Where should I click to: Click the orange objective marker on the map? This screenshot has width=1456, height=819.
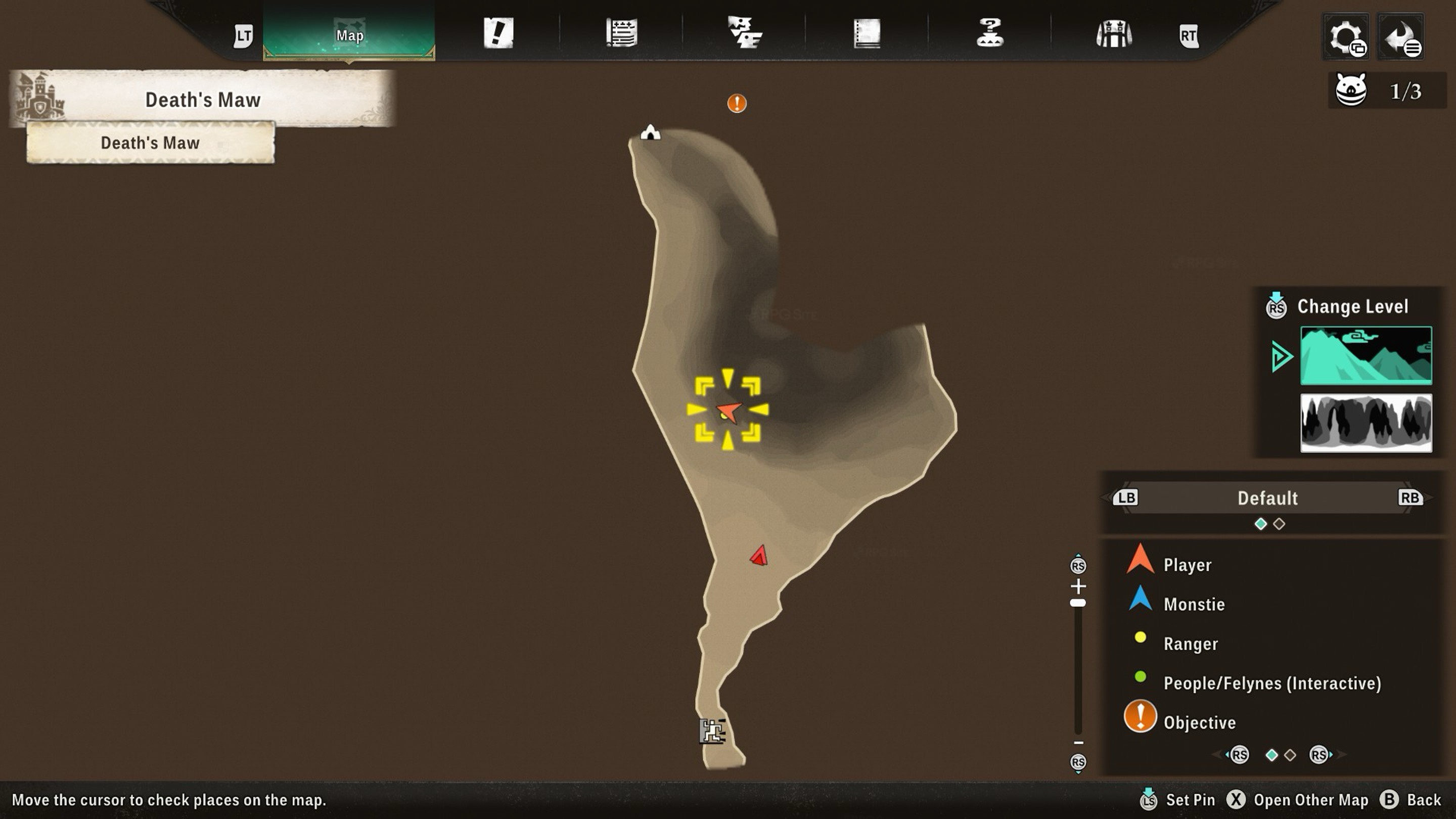tap(737, 104)
